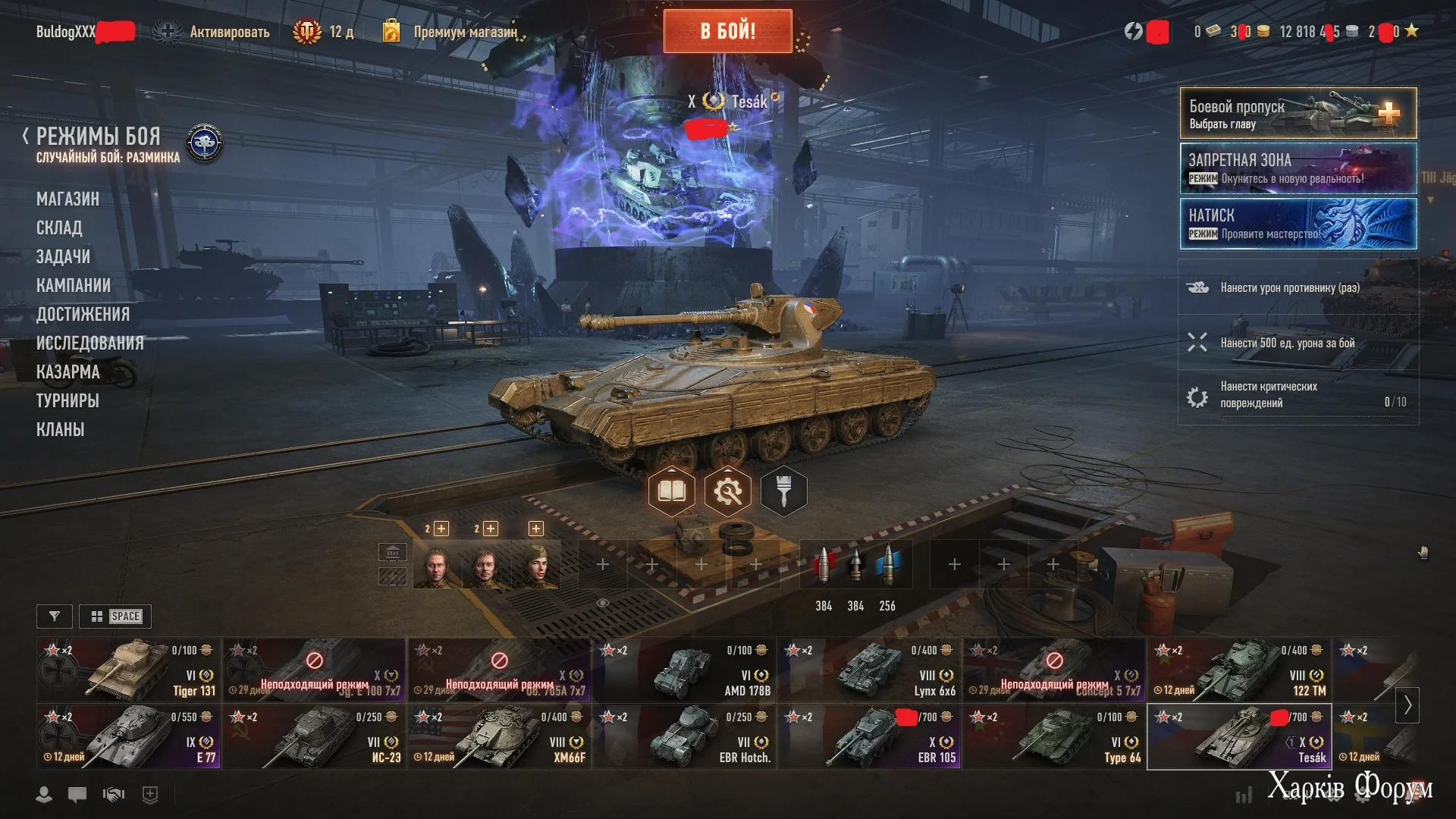1456x819 pixels.
Task: Choose the EBR 105 tank card
Action: [x=869, y=736]
